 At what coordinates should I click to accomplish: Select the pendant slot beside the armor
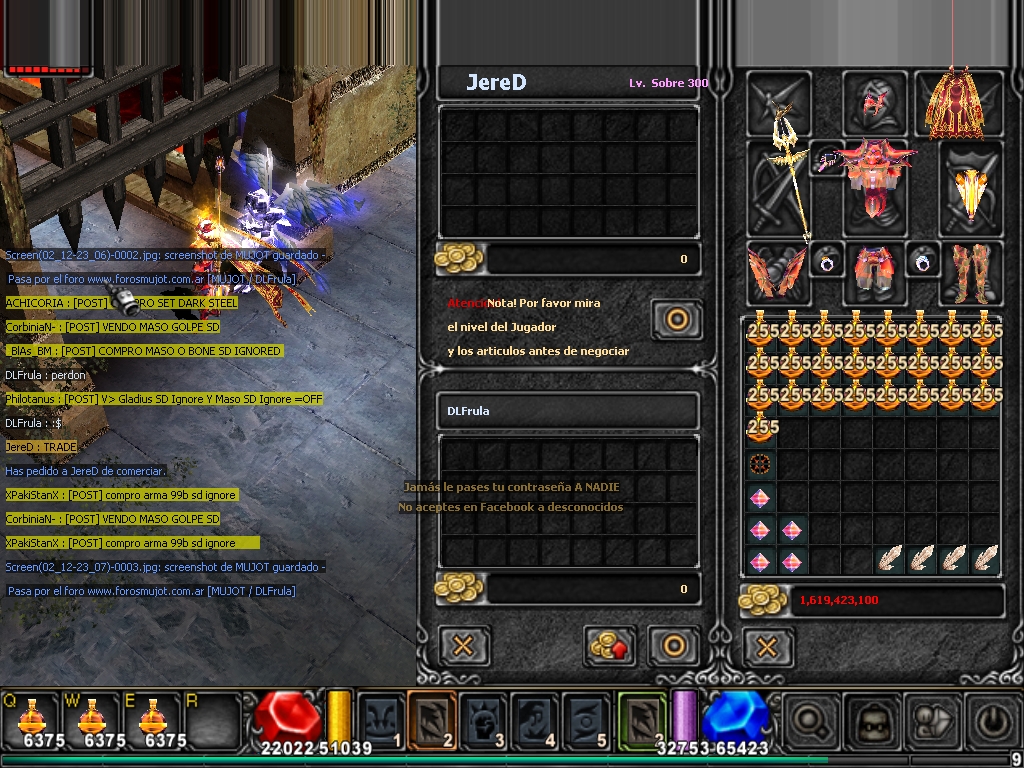pyautogui.click(x=829, y=158)
